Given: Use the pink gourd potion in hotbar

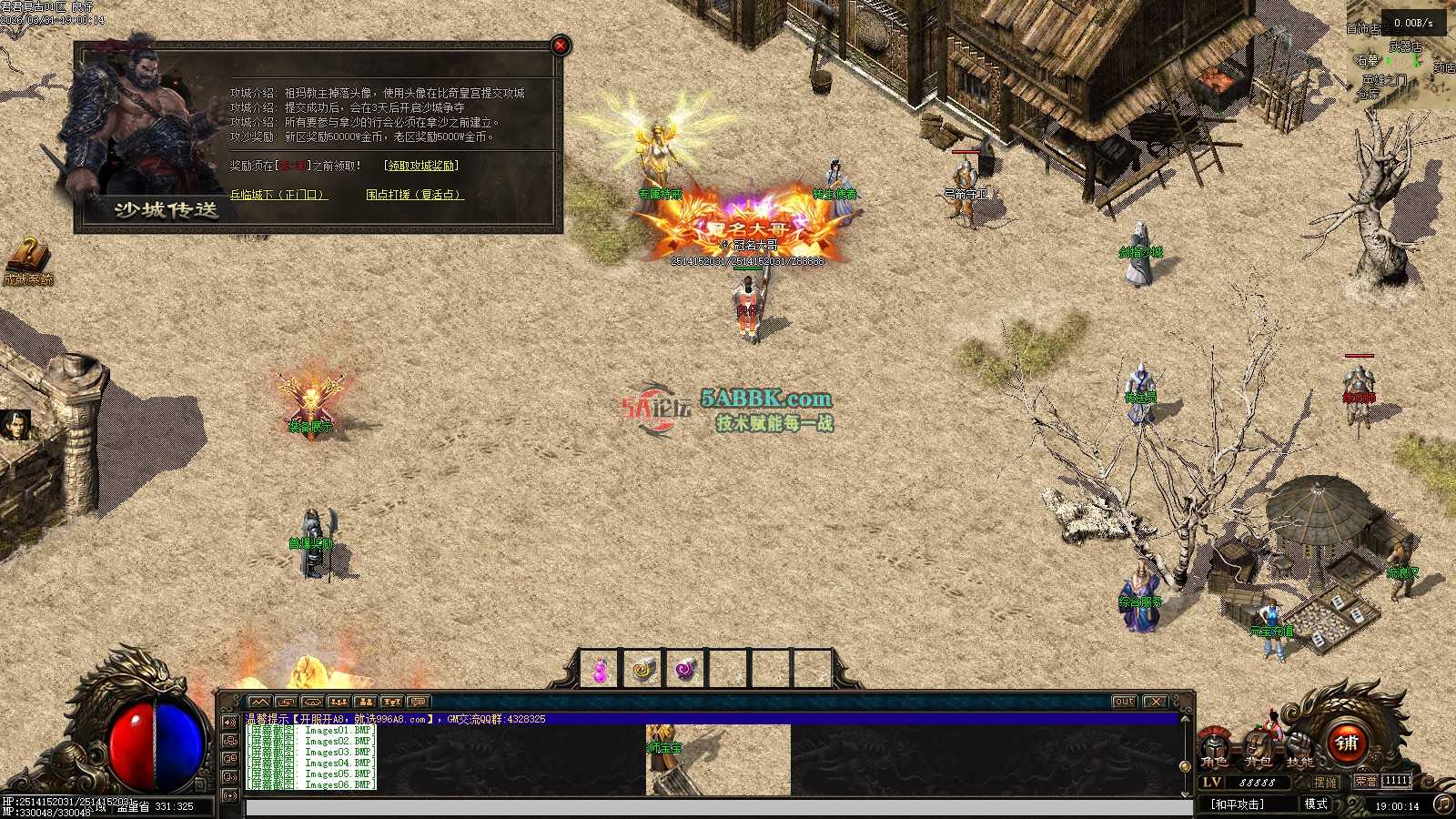Looking at the screenshot, I should [x=600, y=672].
